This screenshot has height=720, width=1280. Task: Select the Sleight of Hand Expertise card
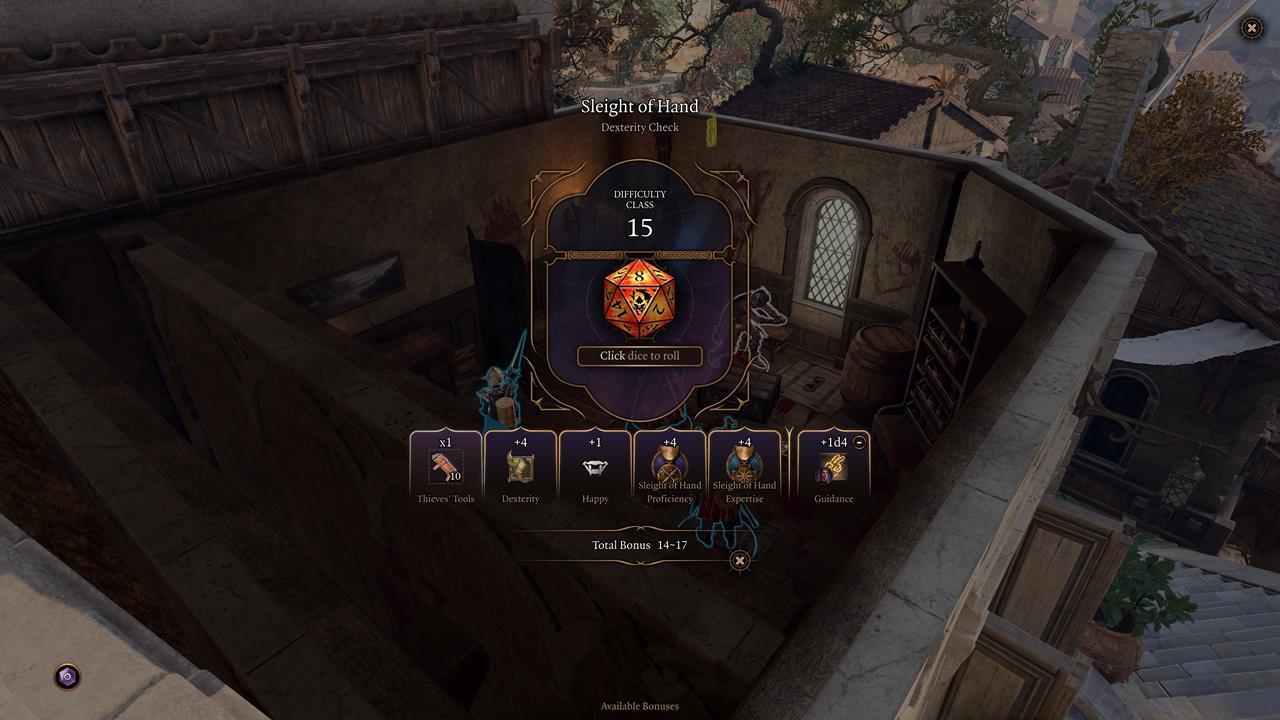(x=744, y=467)
